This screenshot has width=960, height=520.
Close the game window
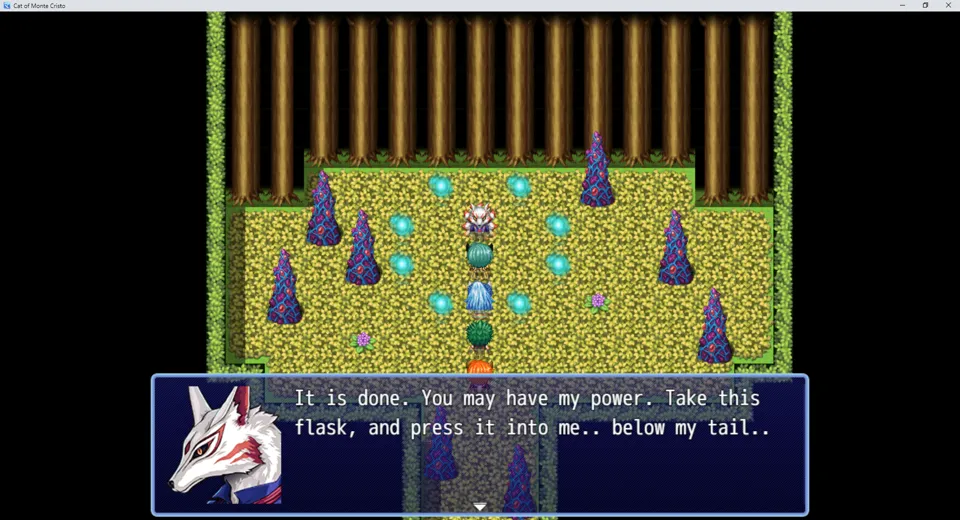point(948,5)
